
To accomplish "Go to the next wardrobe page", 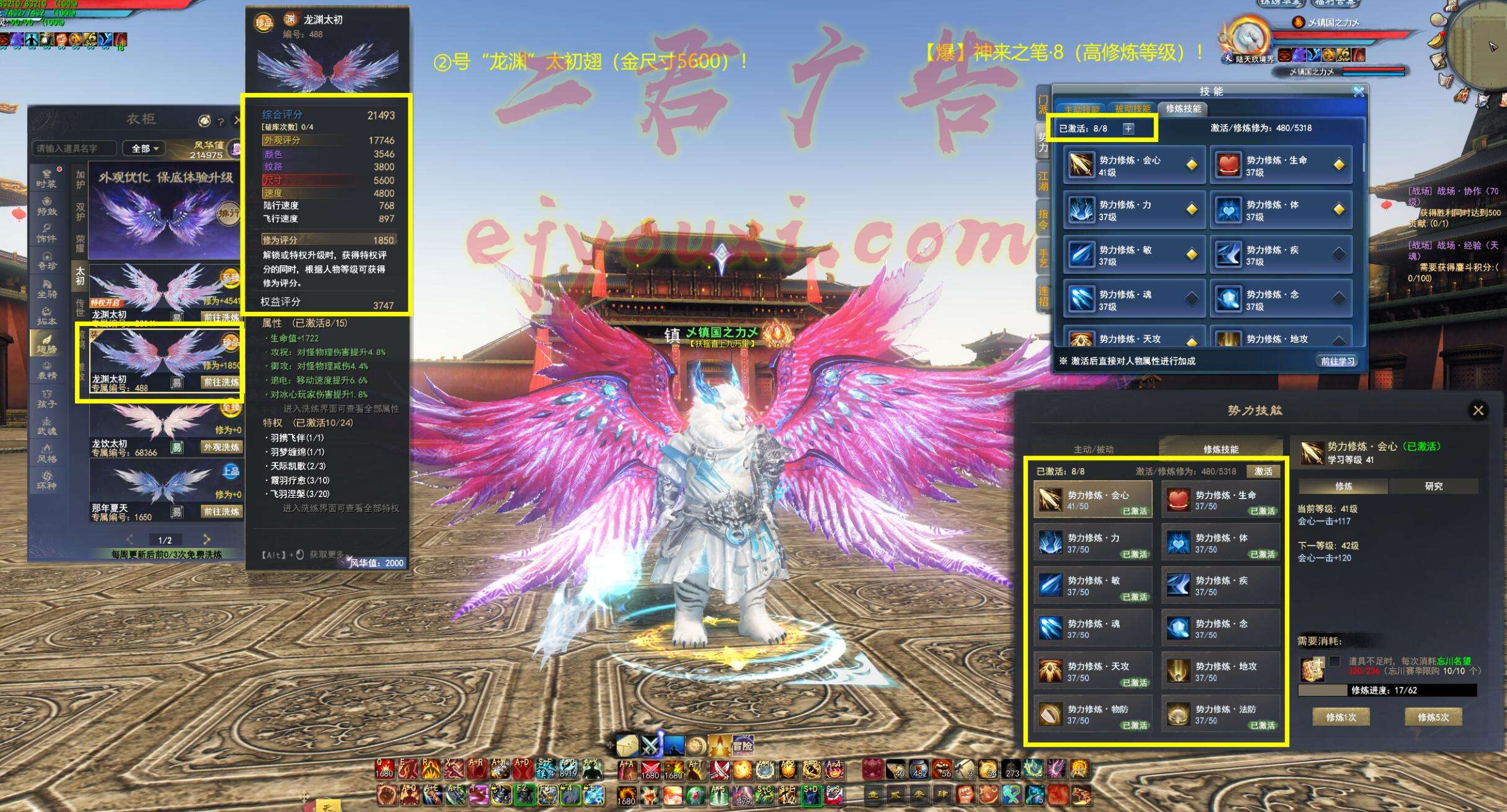I will (x=206, y=539).
